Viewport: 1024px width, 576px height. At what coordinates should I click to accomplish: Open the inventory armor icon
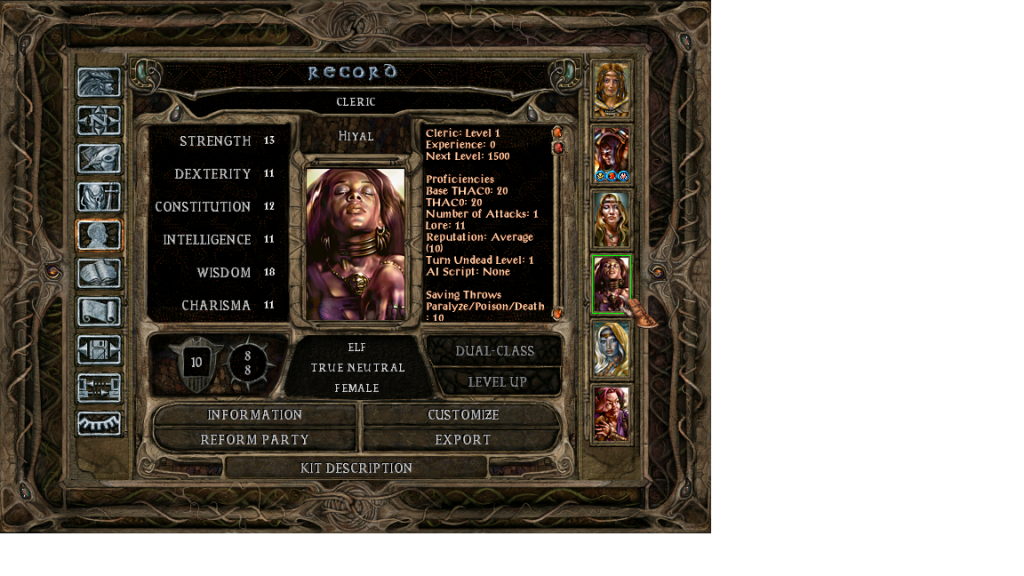pyautogui.click(x=99, y=196)
